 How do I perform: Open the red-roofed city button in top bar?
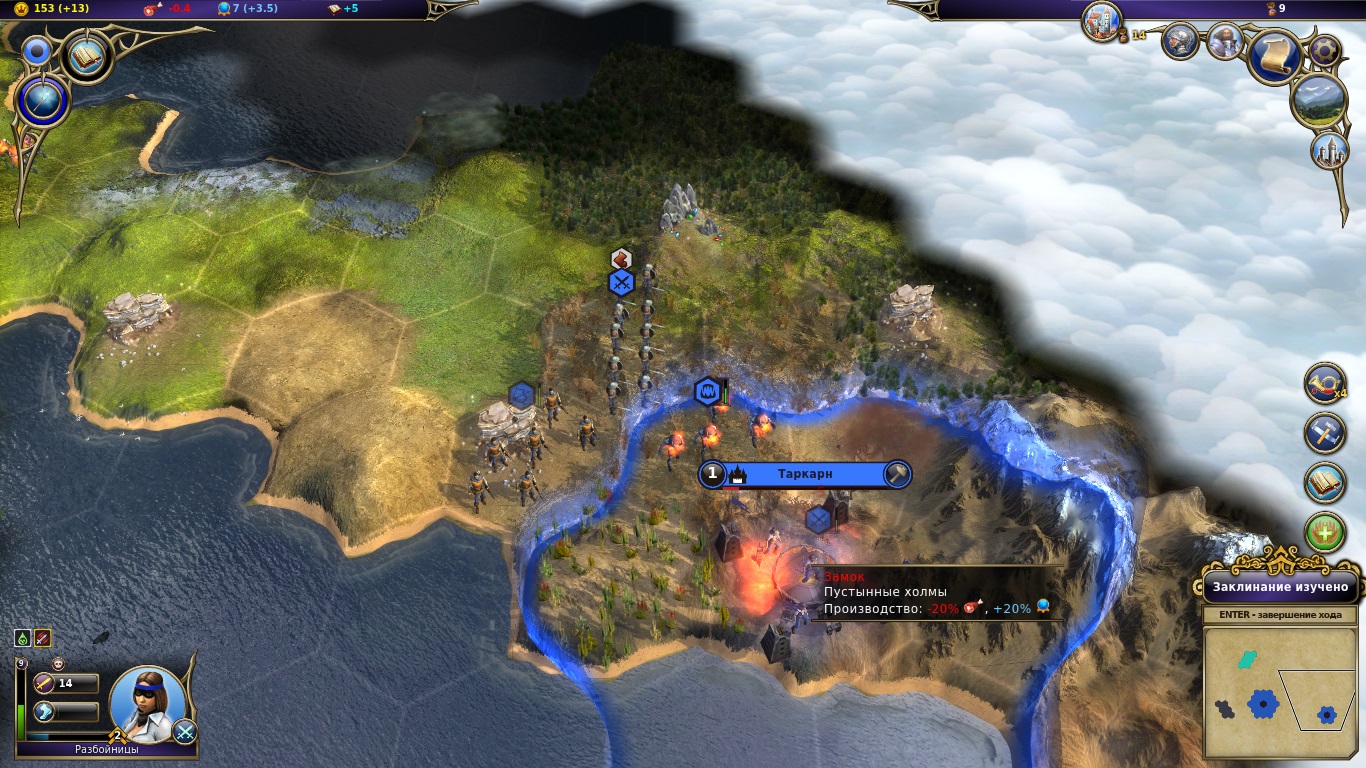coord(1102,21)
